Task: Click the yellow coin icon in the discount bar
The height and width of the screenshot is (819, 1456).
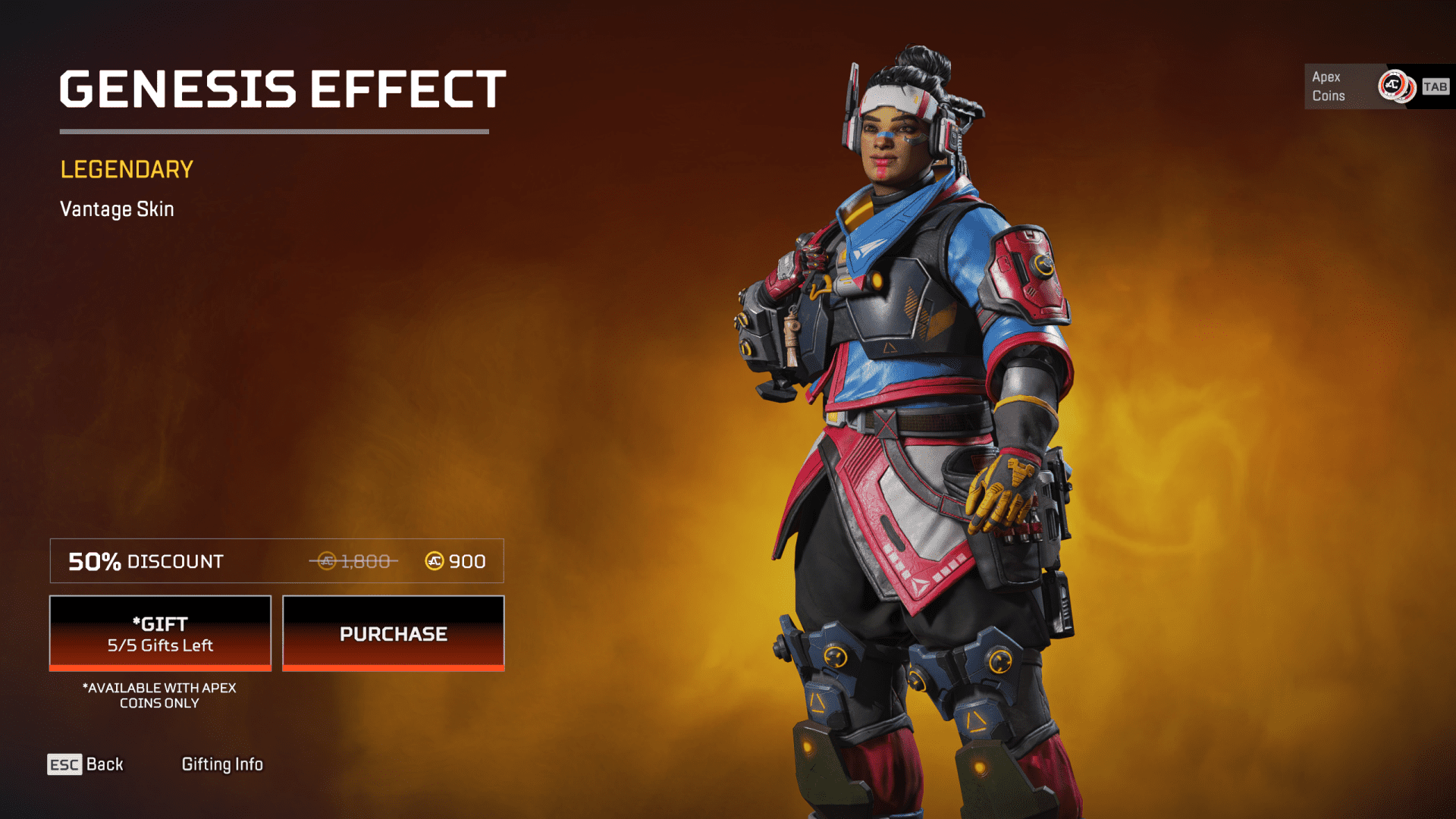Action: coord(435,561)
